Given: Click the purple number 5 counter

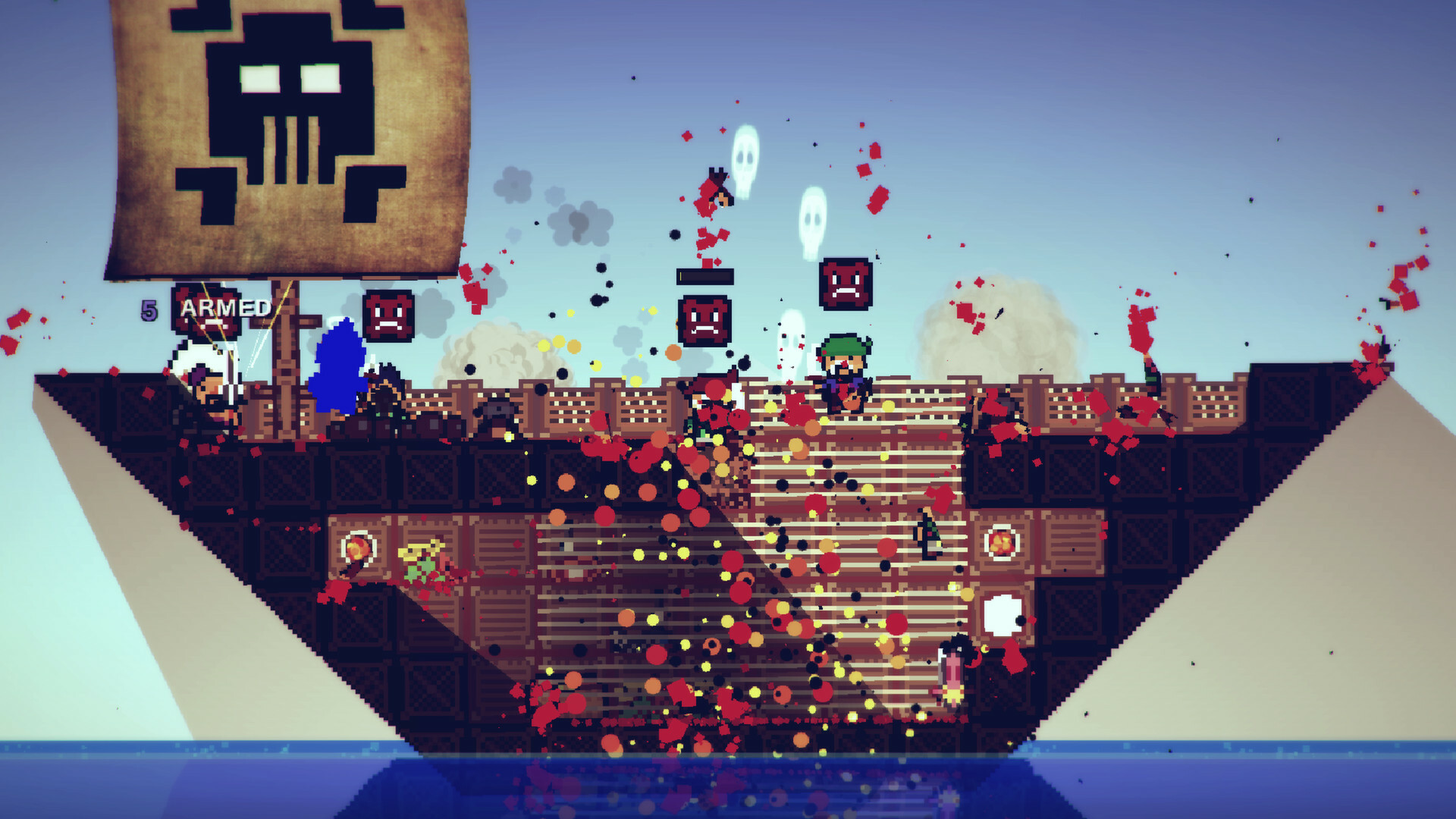Looking at the screenshot, I should click(x=149, y=309).
